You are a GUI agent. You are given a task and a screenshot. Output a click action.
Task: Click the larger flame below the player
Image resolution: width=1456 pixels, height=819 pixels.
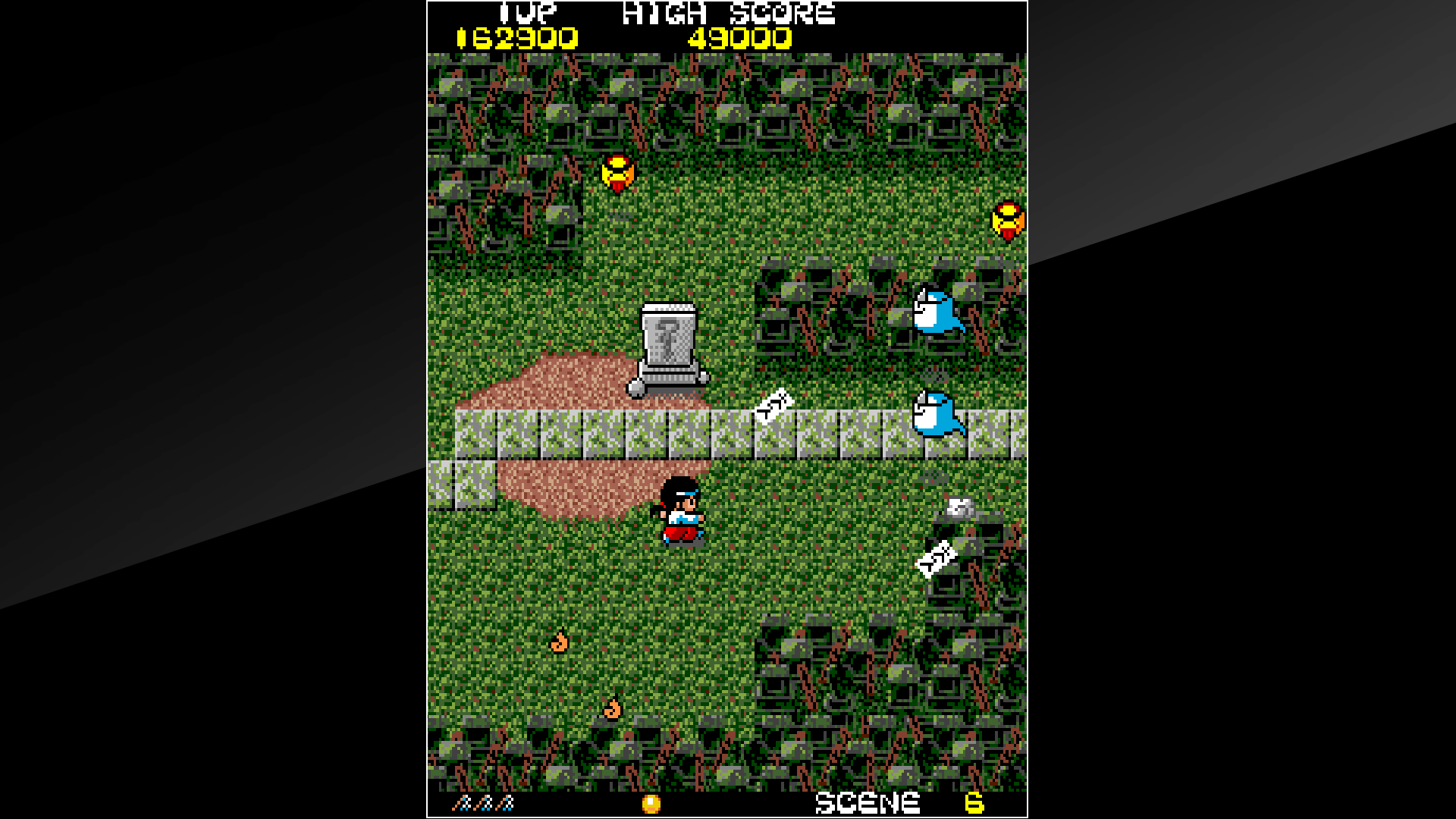(611, 708)
